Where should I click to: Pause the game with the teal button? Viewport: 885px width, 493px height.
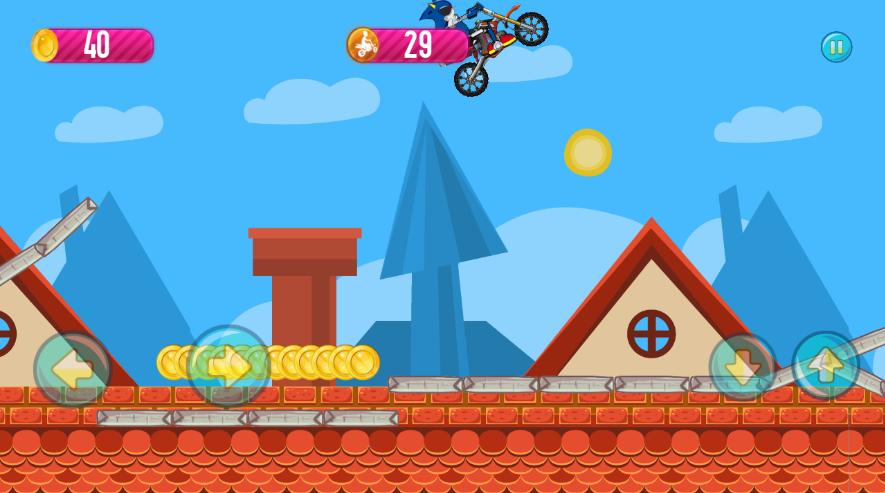tap(836, 47)
